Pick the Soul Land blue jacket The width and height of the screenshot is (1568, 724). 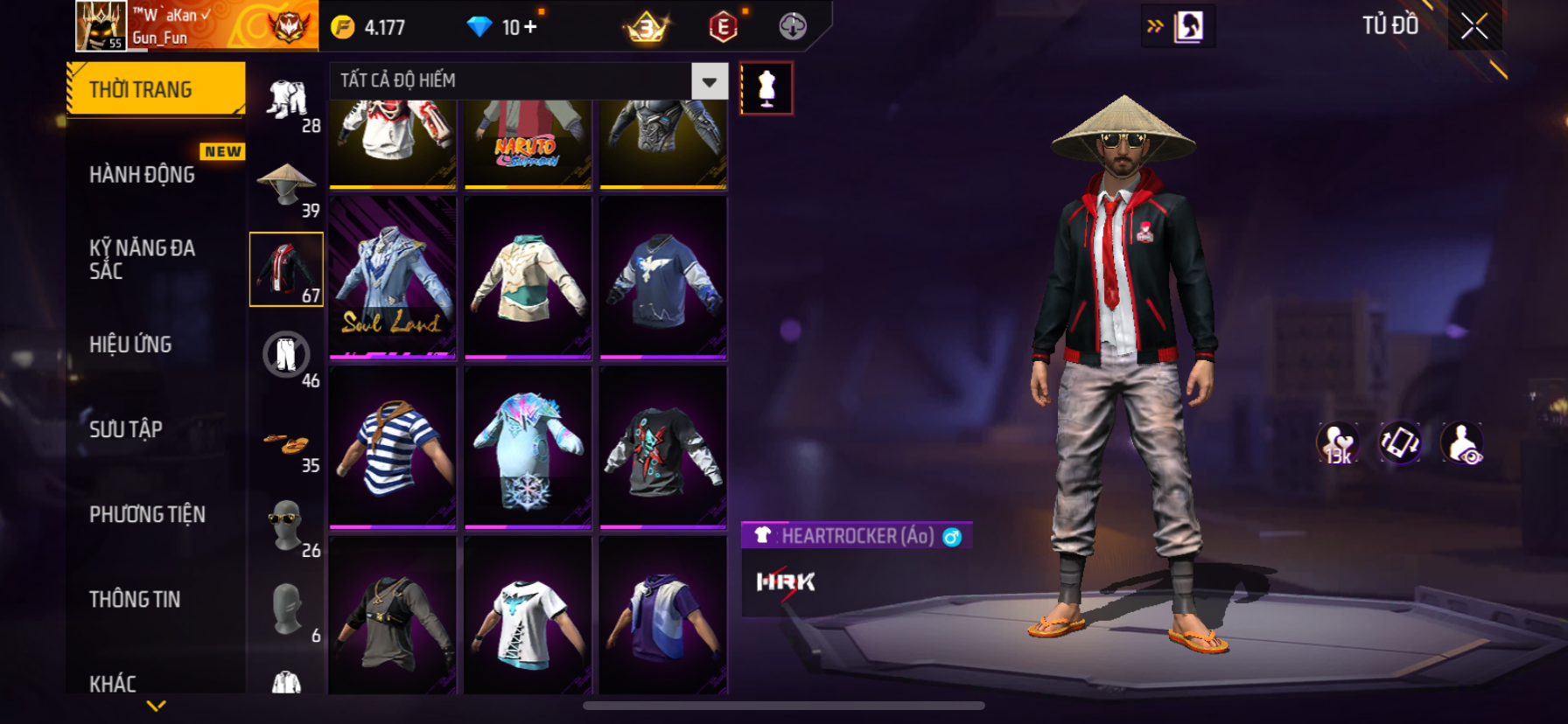click(x=393, y=276)
